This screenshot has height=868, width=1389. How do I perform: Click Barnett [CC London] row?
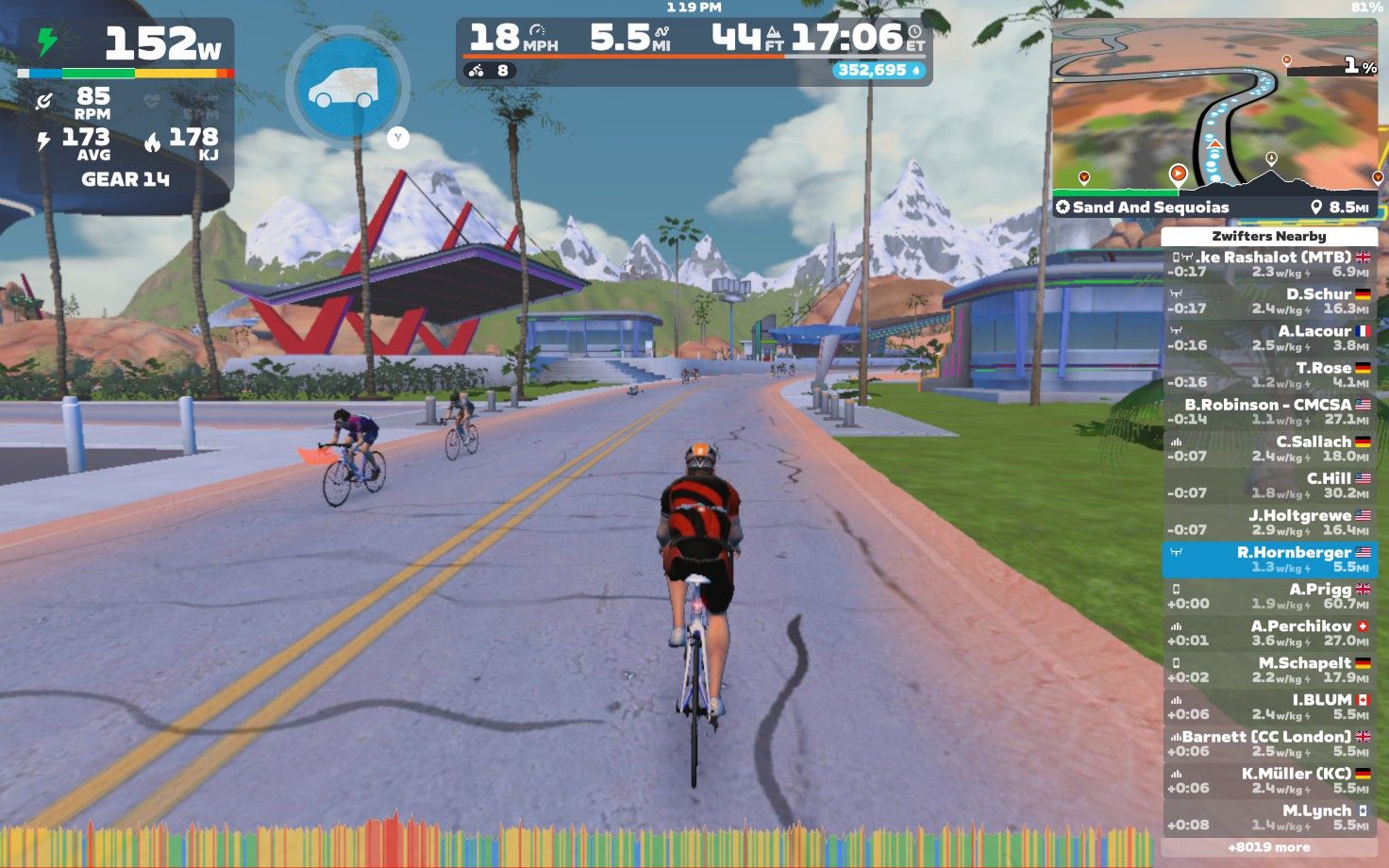coord(1269,743)
